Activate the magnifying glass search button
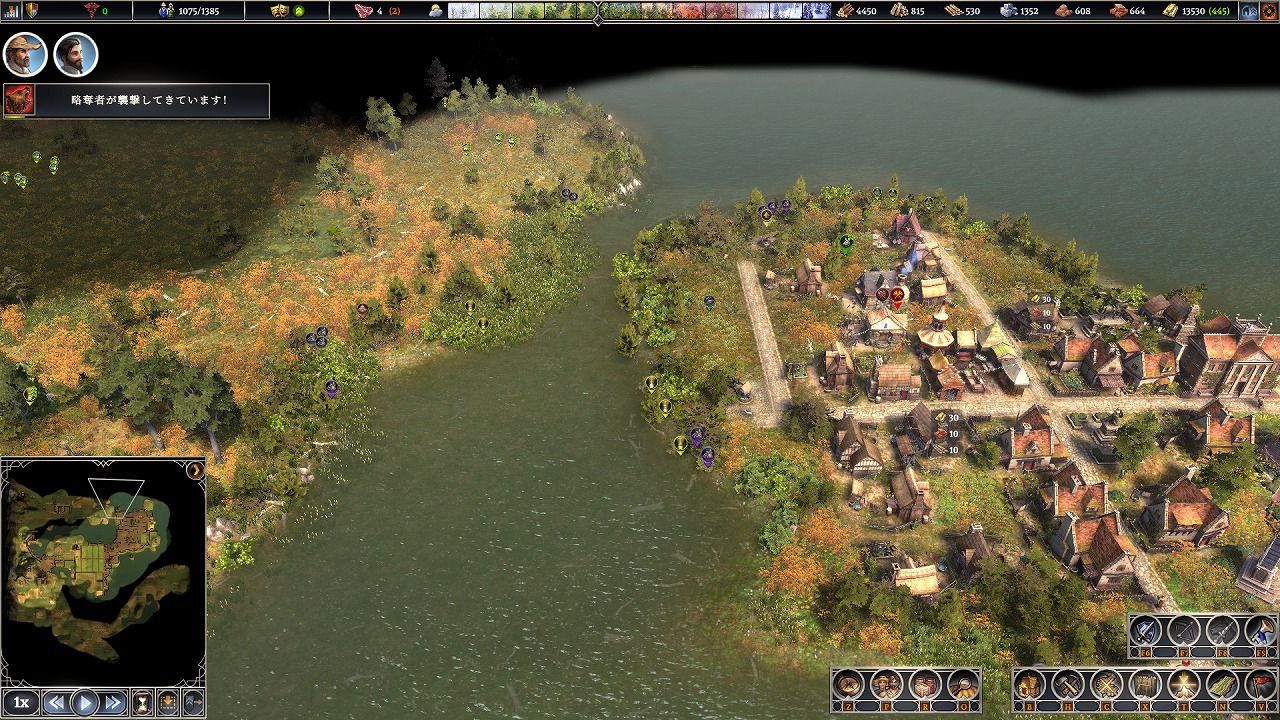The height and width of the screenshot is (720, 1280). 963,685
